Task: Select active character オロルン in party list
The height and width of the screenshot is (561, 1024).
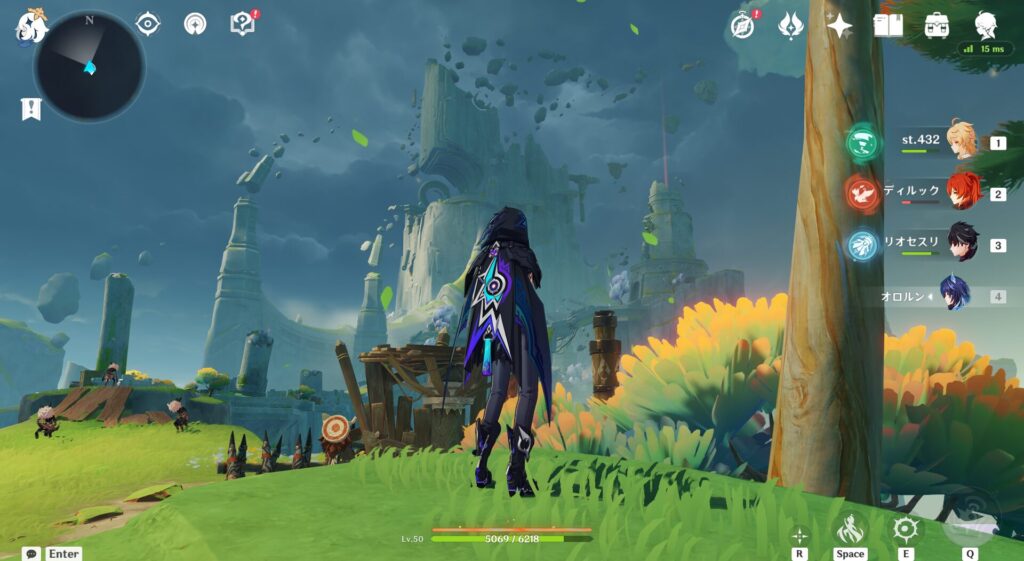Action: (955, 294)
